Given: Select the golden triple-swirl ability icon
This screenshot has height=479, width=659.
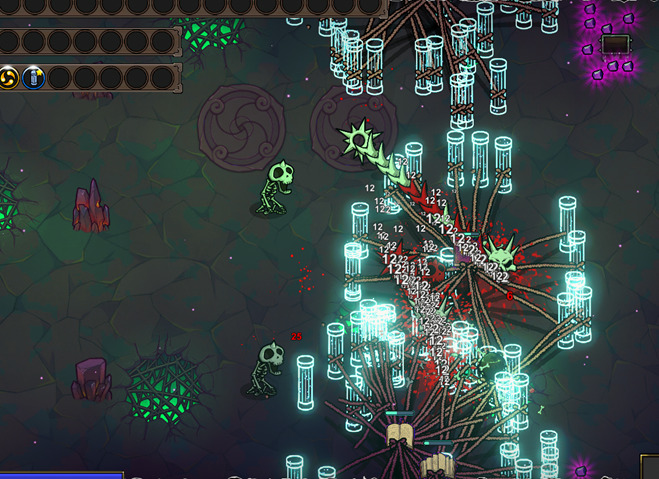Looking at the screenshot, I should (10, 78).
